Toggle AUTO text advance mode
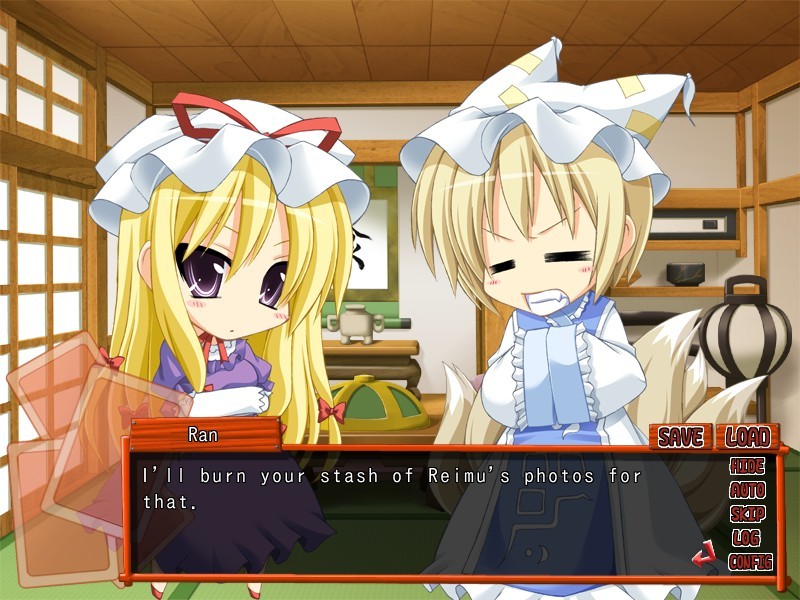The width and height of the screenshot is (800, 600). coord(748,491)
